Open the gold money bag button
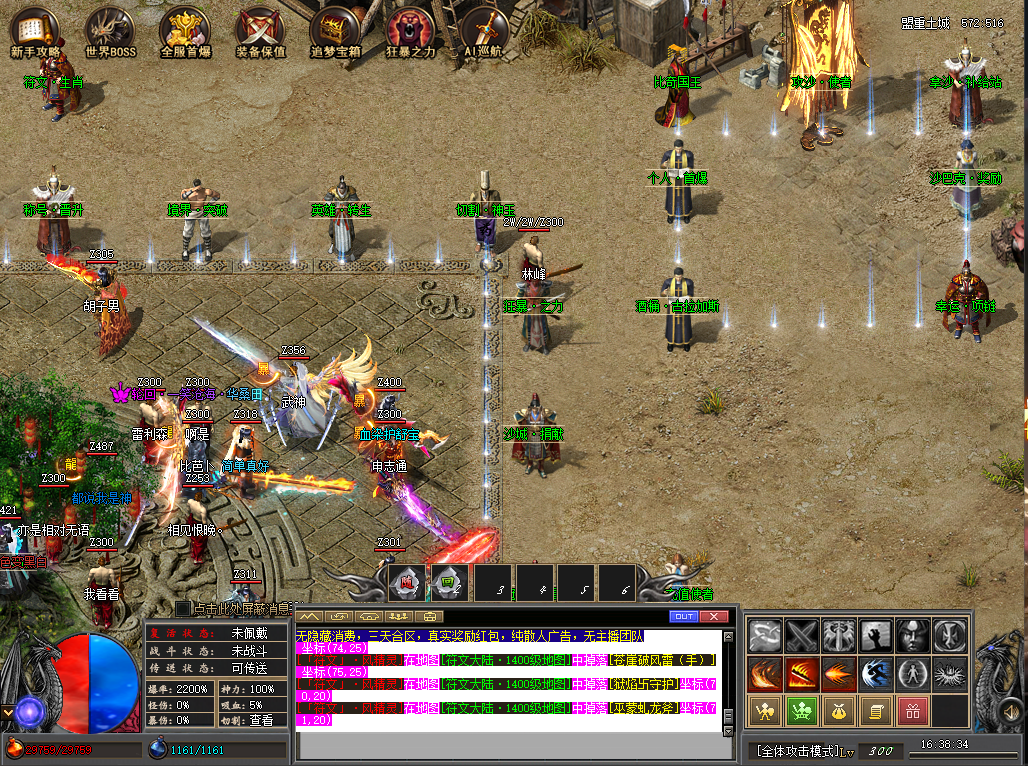The height and width of the screenshot is (766, 1028). [x=839, y=711]
